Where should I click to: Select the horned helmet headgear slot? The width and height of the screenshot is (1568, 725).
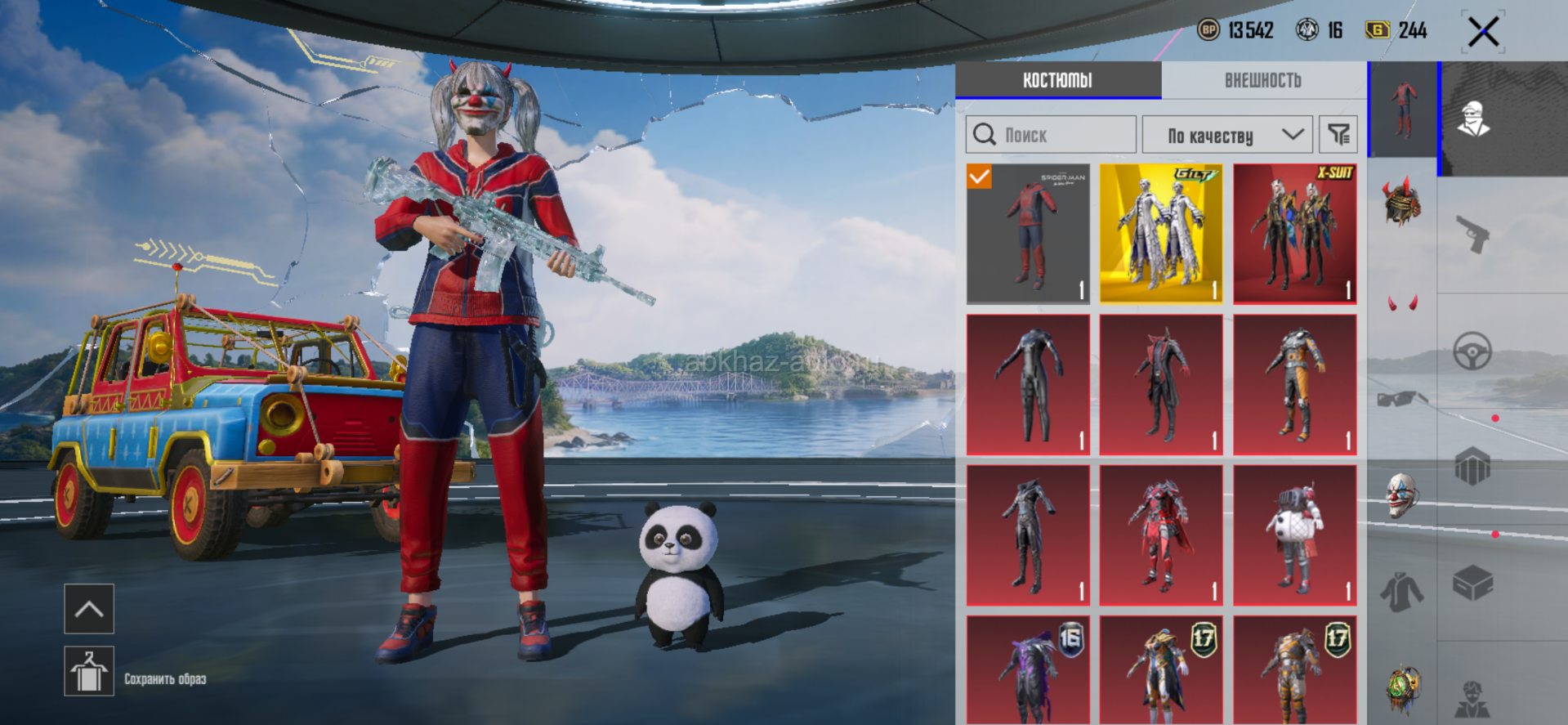pyautogui.click(x=1402, y=201)
